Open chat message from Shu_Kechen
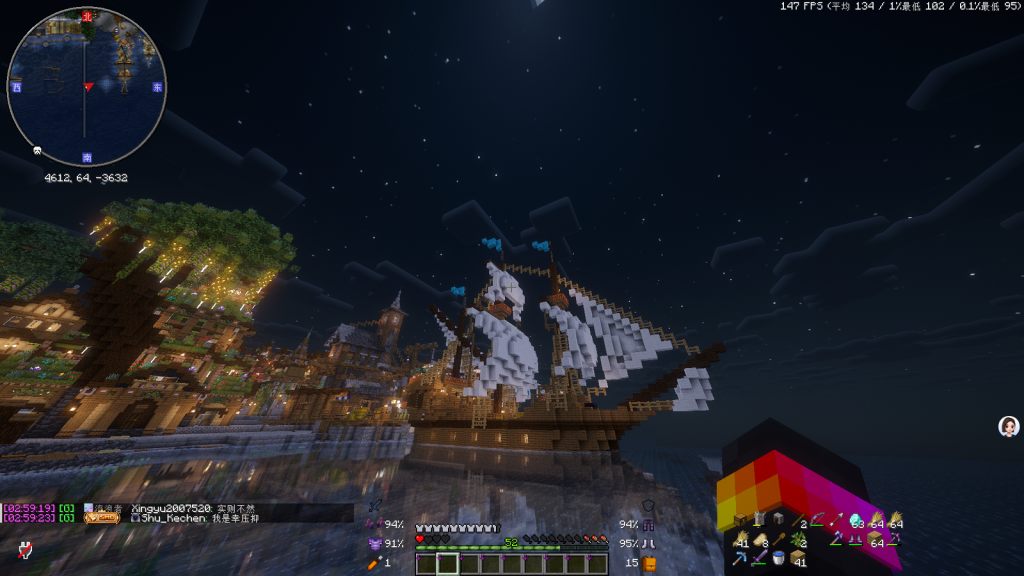The height and width of the screenshot is (576, 1024). click(200, 518)
